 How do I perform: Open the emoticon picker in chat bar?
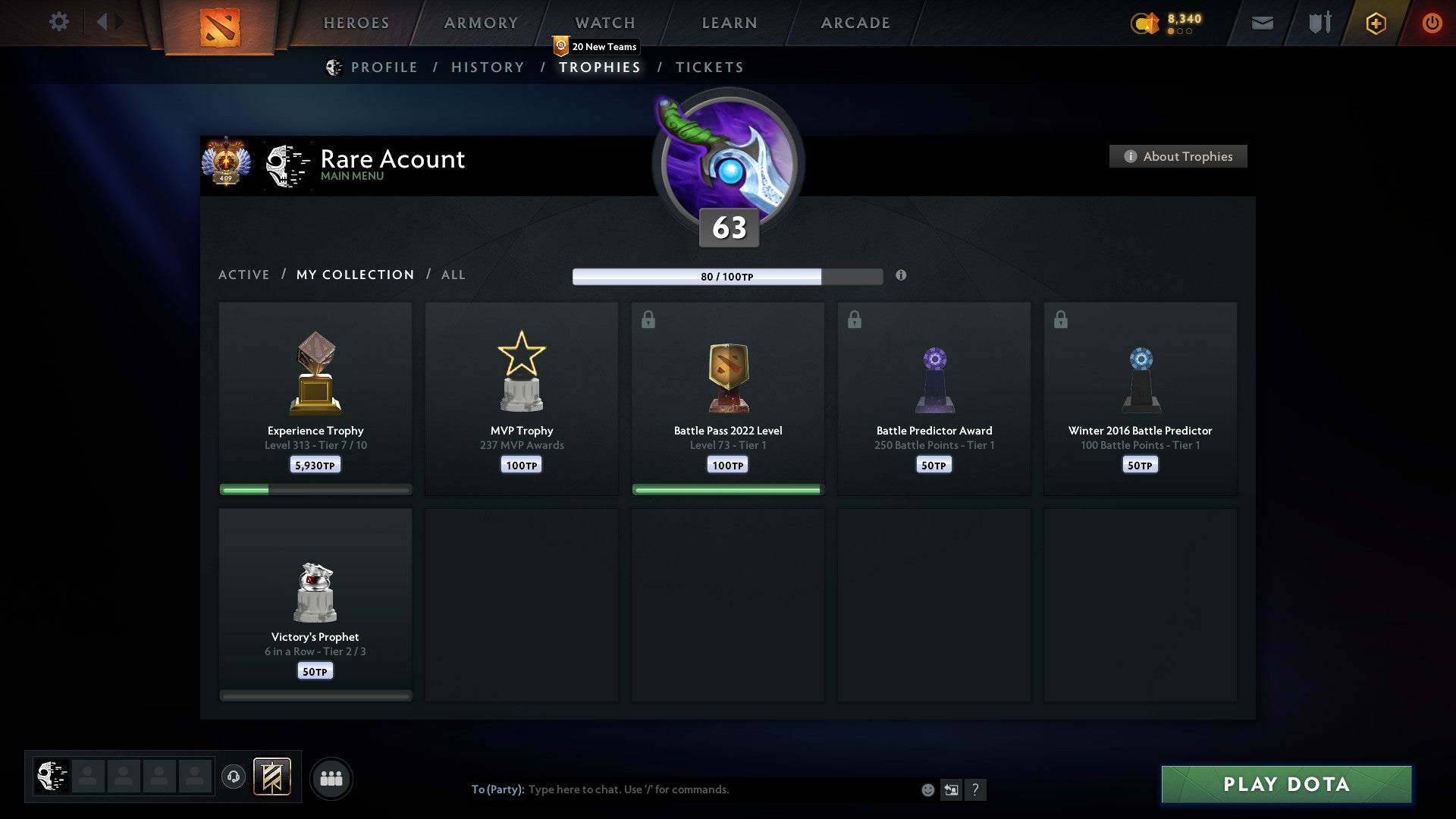pyautogui.click(x=927, y=789)
